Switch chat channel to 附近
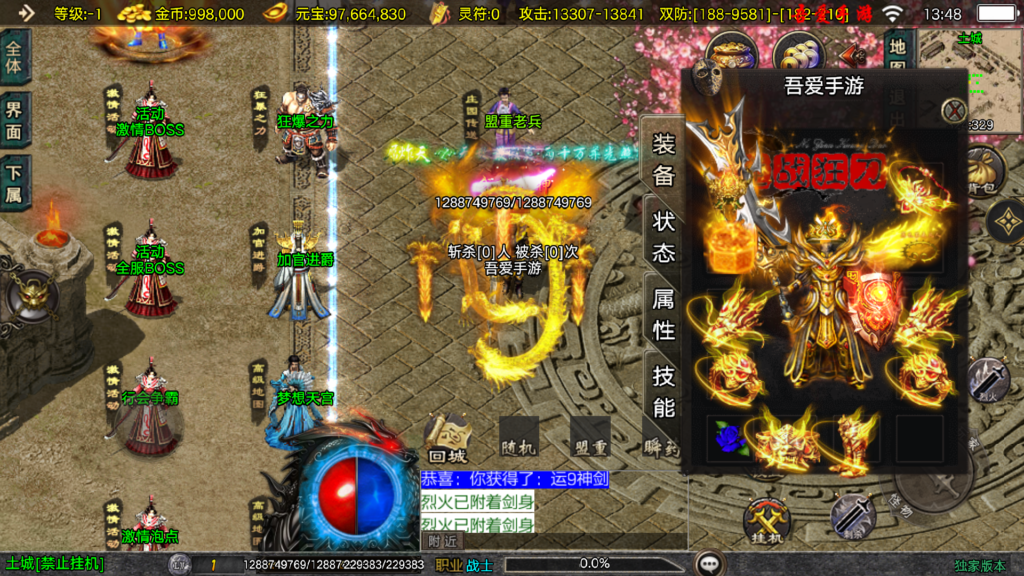1024x576 pixels. 443,540
